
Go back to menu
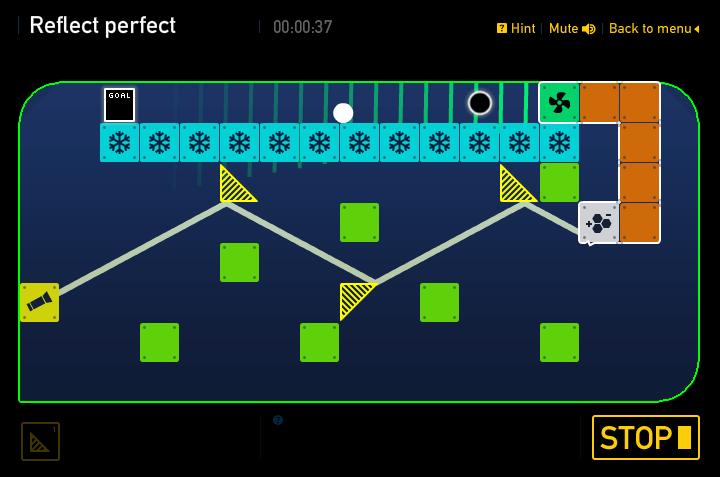(653, 29)
